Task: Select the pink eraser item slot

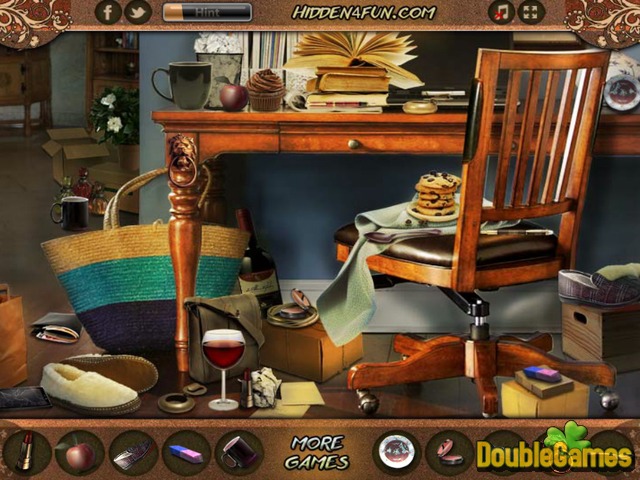Action: 186,452
